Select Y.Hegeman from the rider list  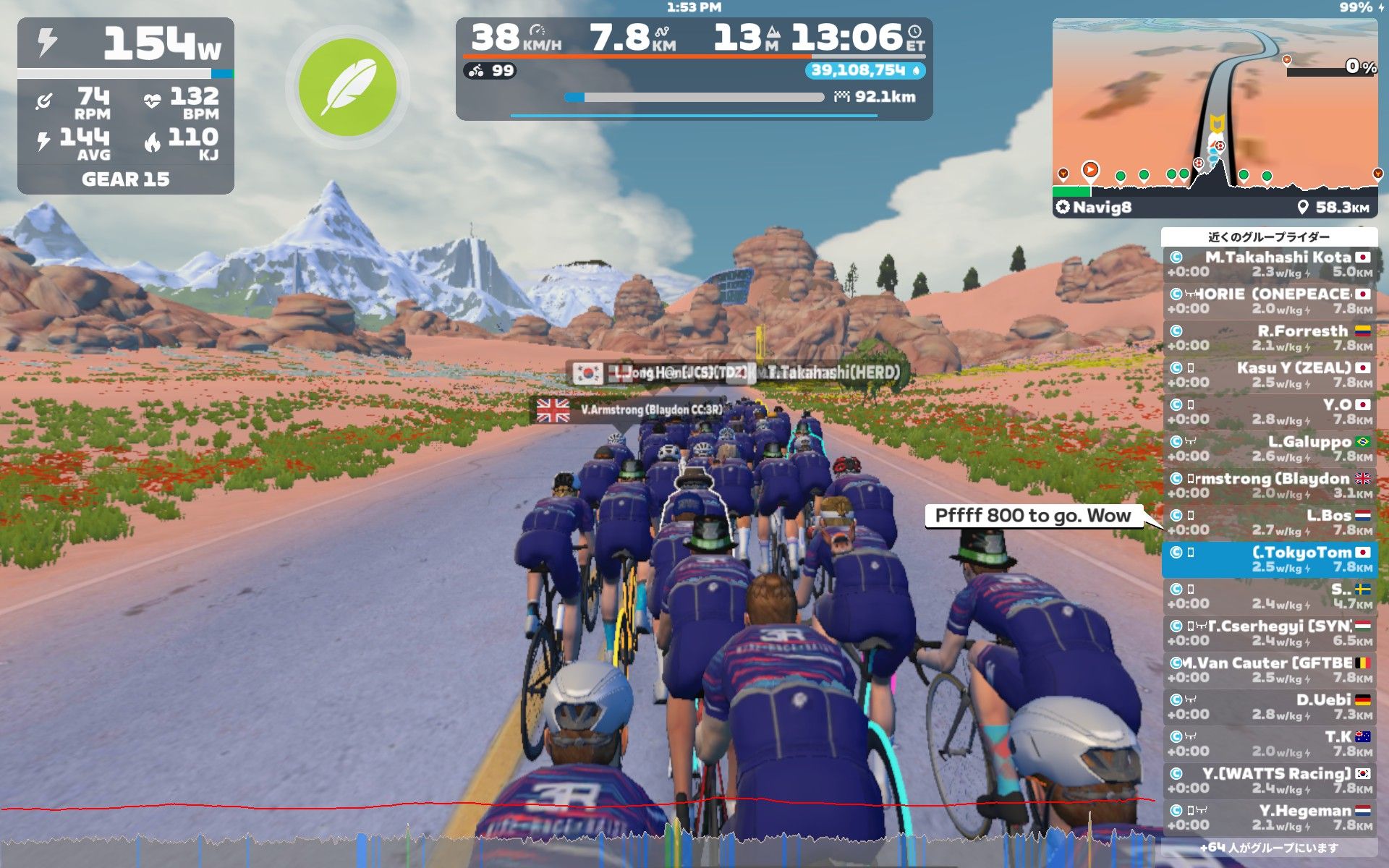pyautogui.click(x=1270, y=817)
